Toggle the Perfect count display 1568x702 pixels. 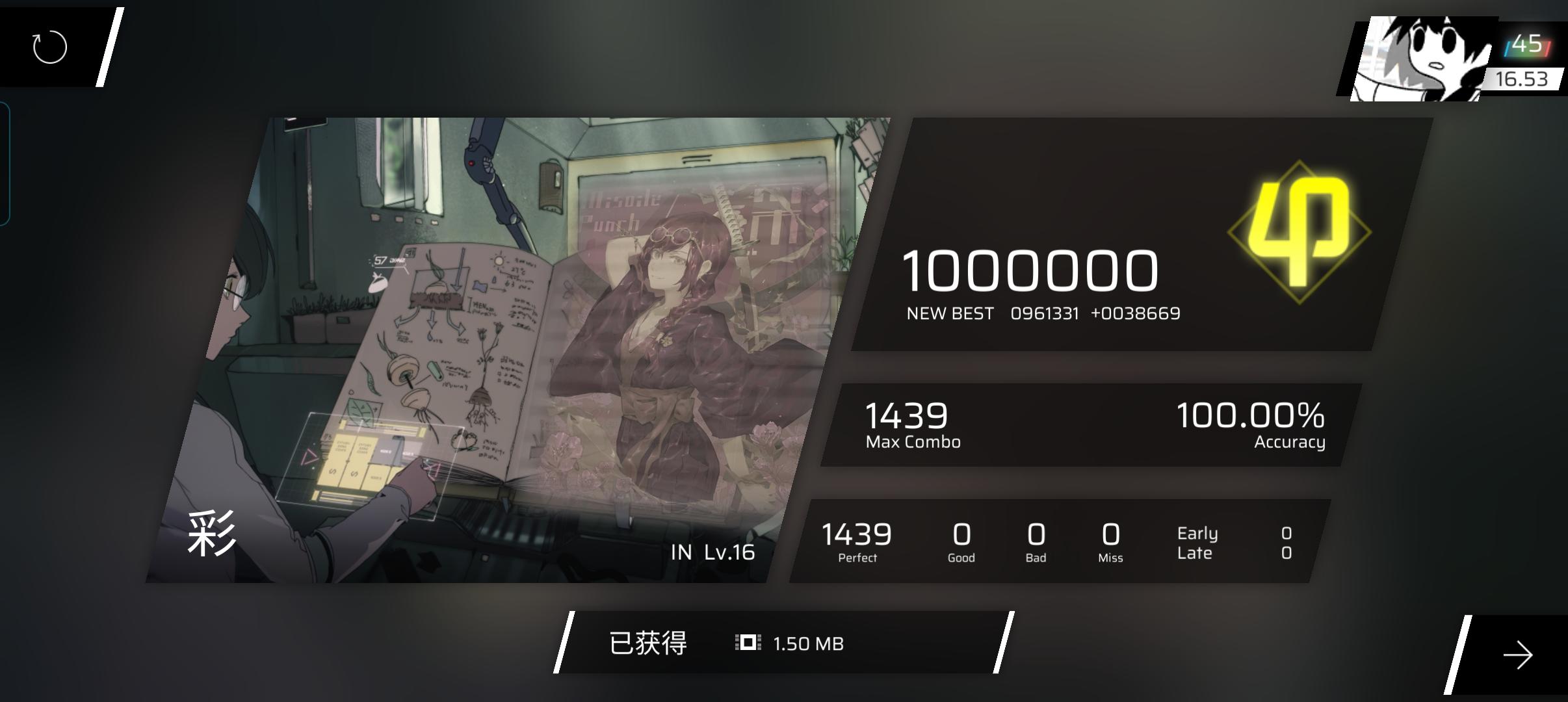tap(857, 541)
